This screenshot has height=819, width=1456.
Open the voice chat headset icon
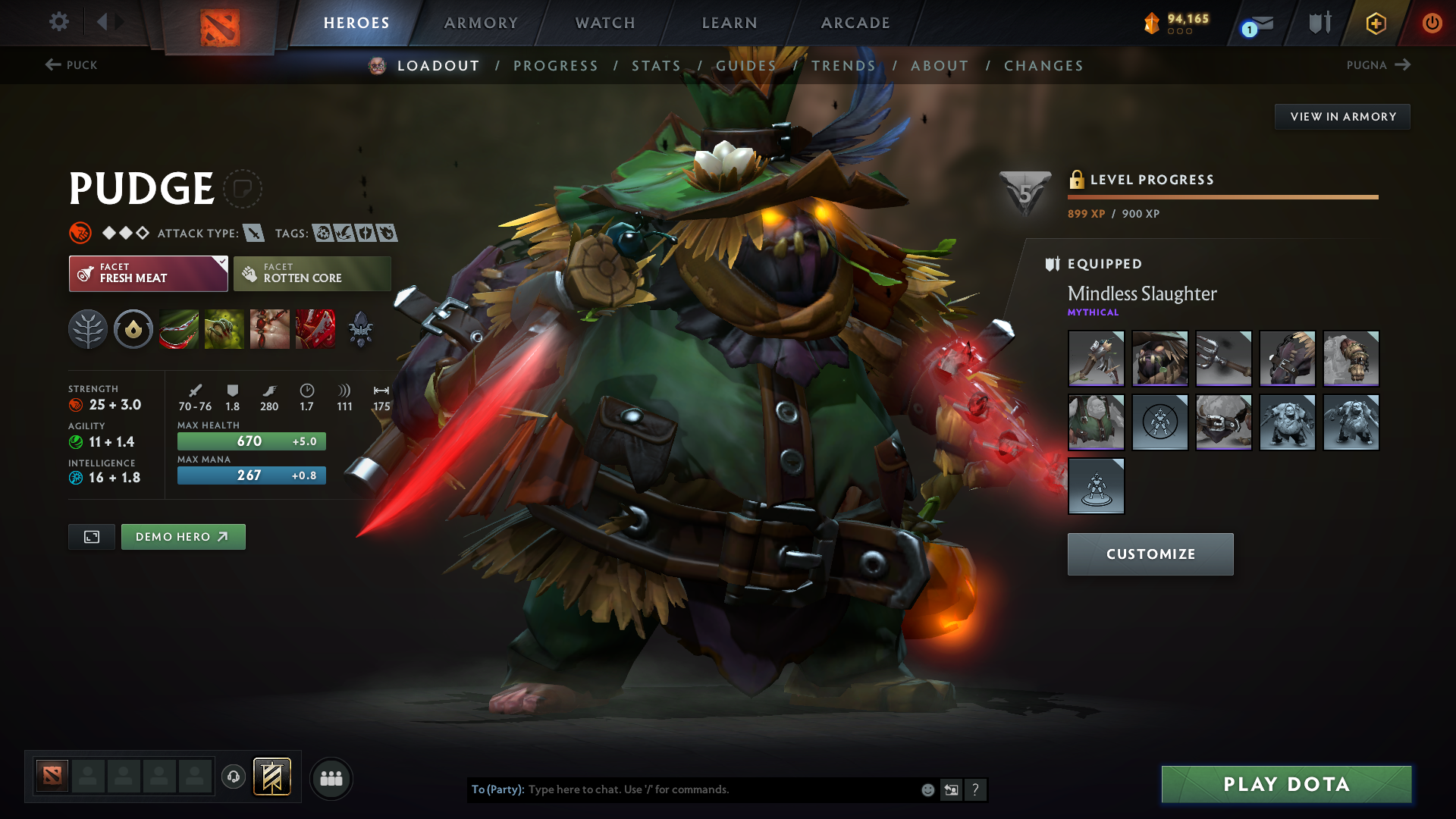click(x=234, y=778)
